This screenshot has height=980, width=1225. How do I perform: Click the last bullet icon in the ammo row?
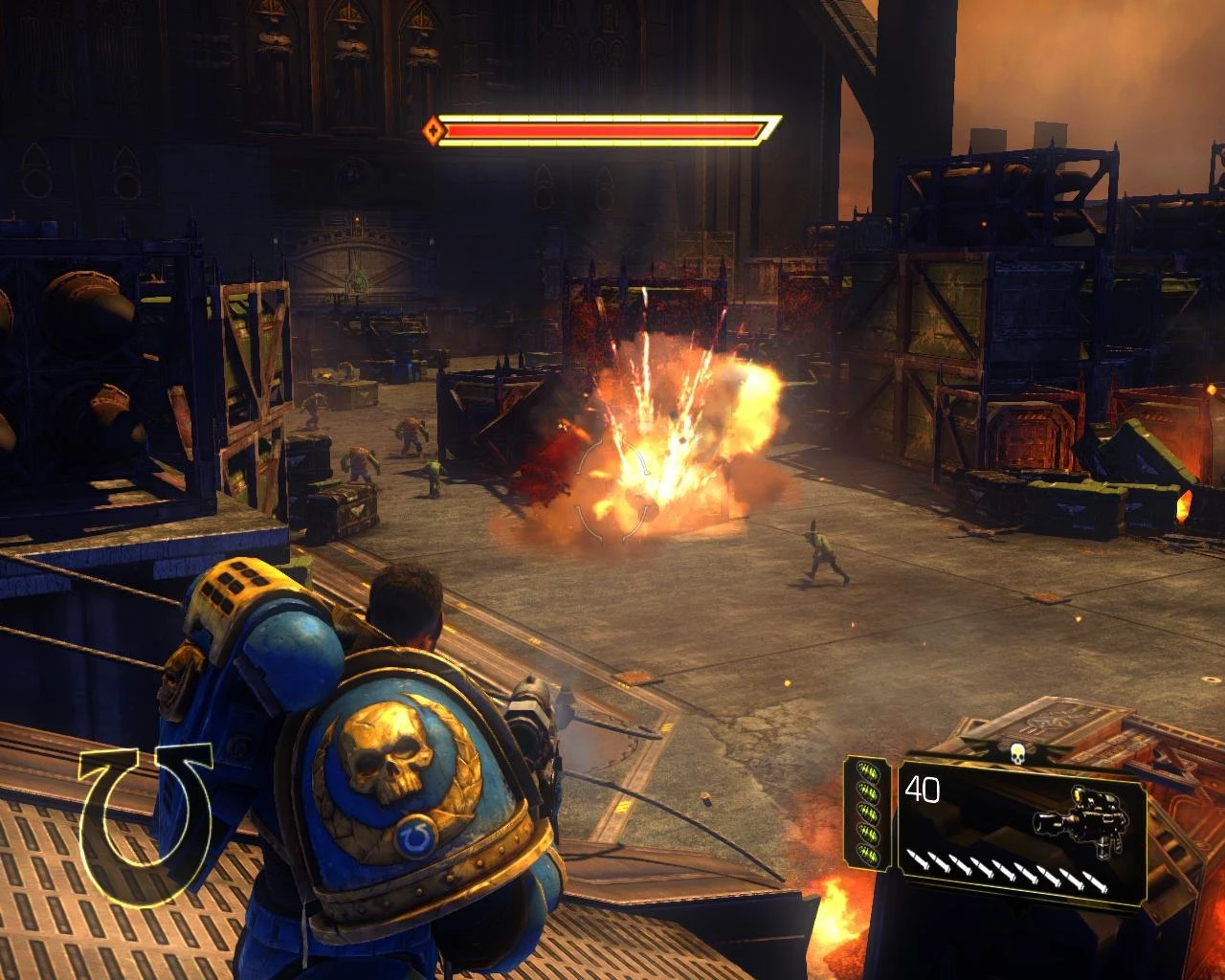(1096, 880)
